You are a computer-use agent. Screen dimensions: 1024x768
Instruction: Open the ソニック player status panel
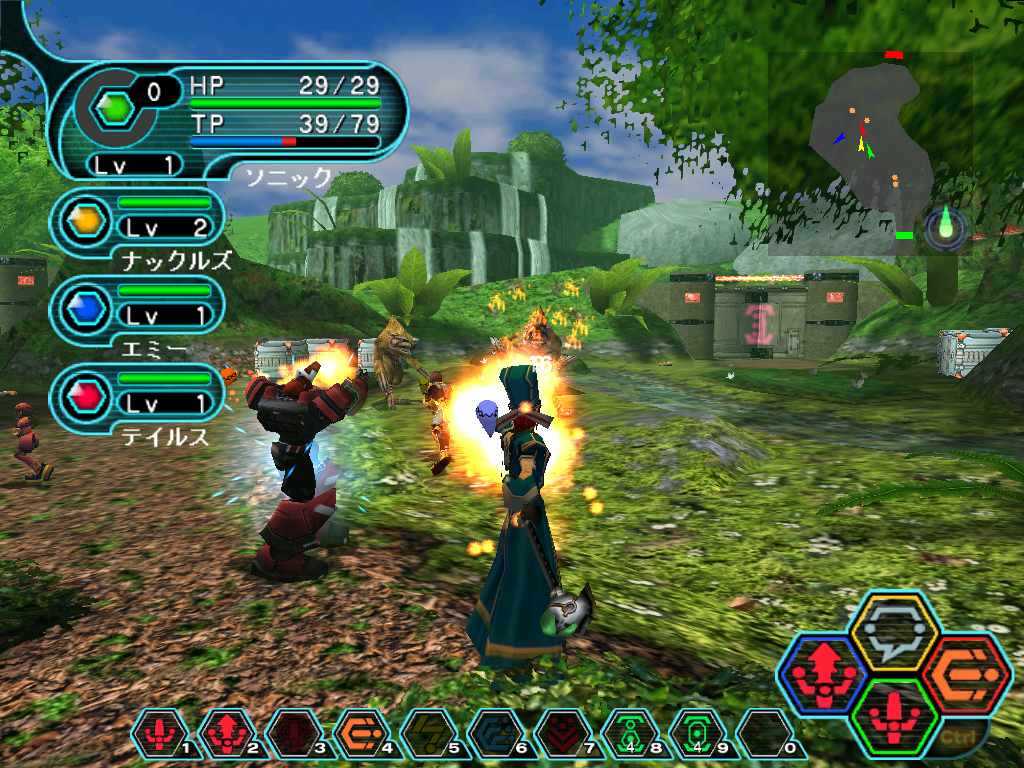tap(230, 122)
